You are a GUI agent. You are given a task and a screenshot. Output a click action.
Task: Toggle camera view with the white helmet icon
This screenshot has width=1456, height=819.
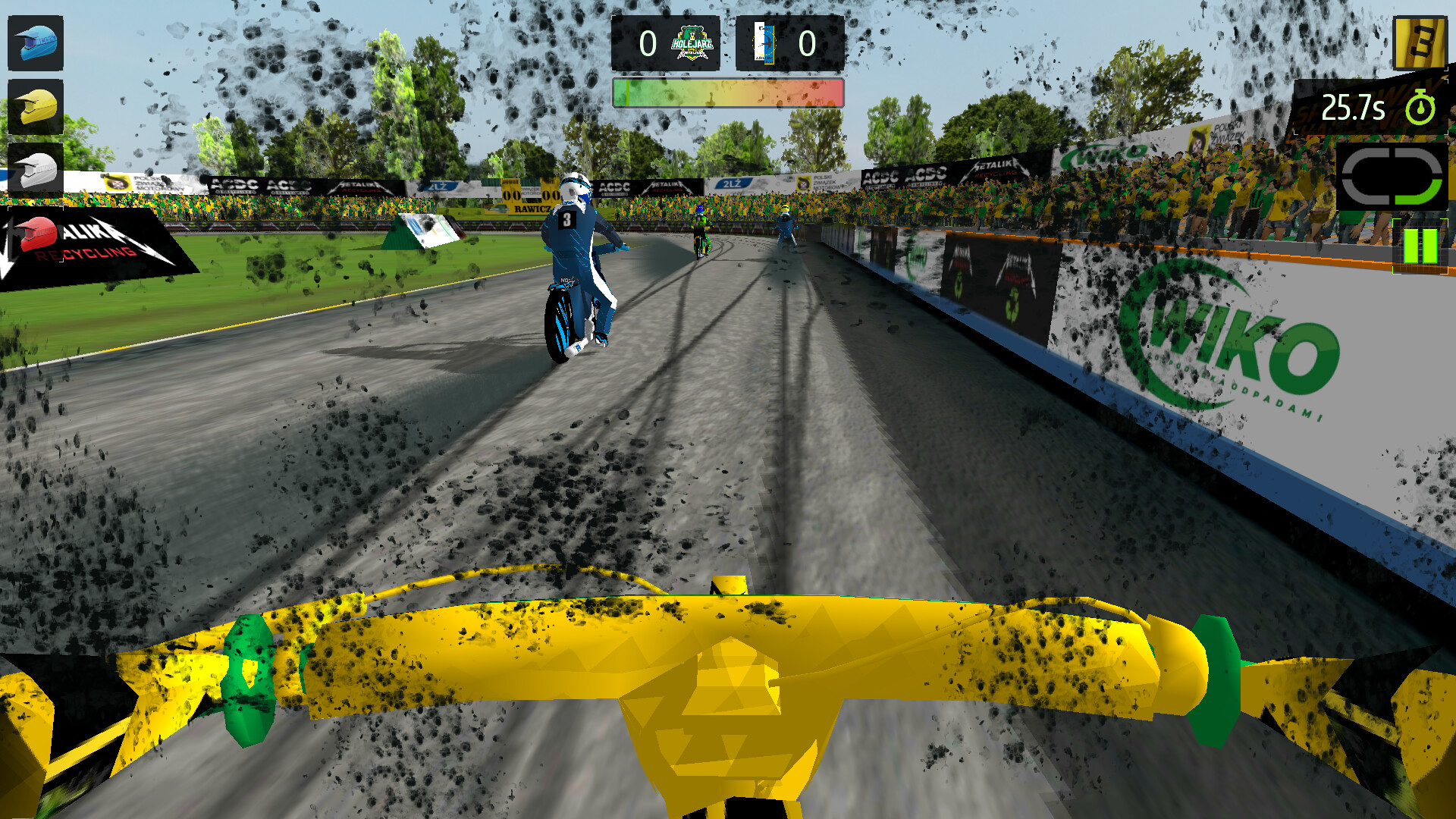pyautogui.click(x=36, y=168)
